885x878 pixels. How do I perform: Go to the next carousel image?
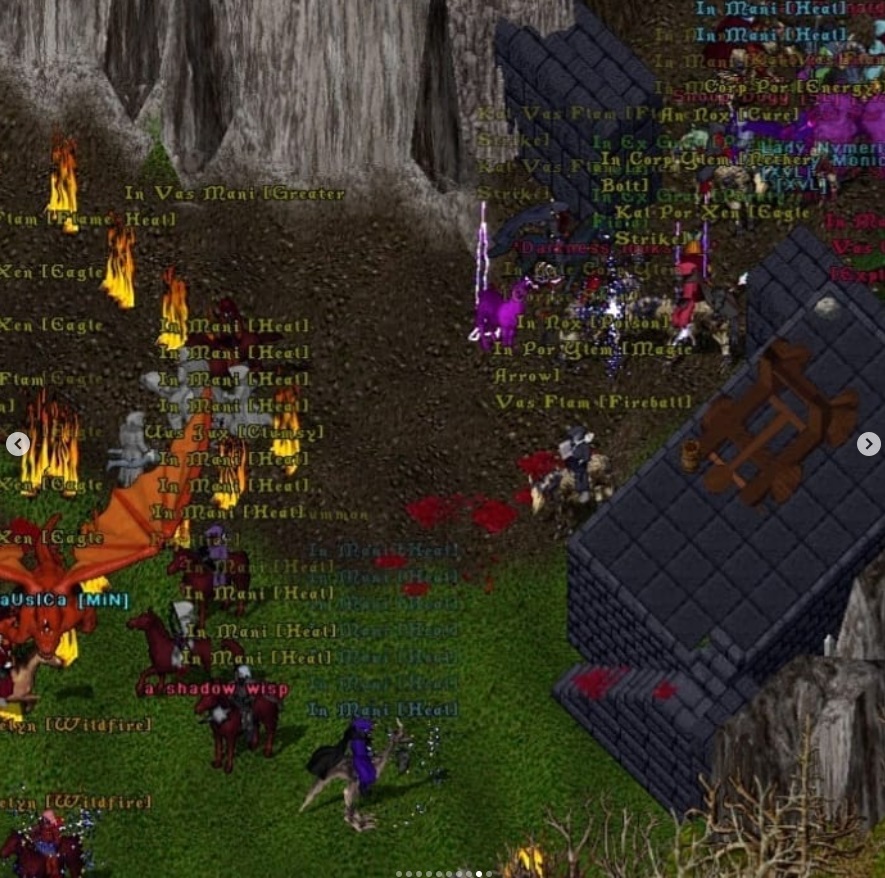pyautogui.click(x=868, y=444)
